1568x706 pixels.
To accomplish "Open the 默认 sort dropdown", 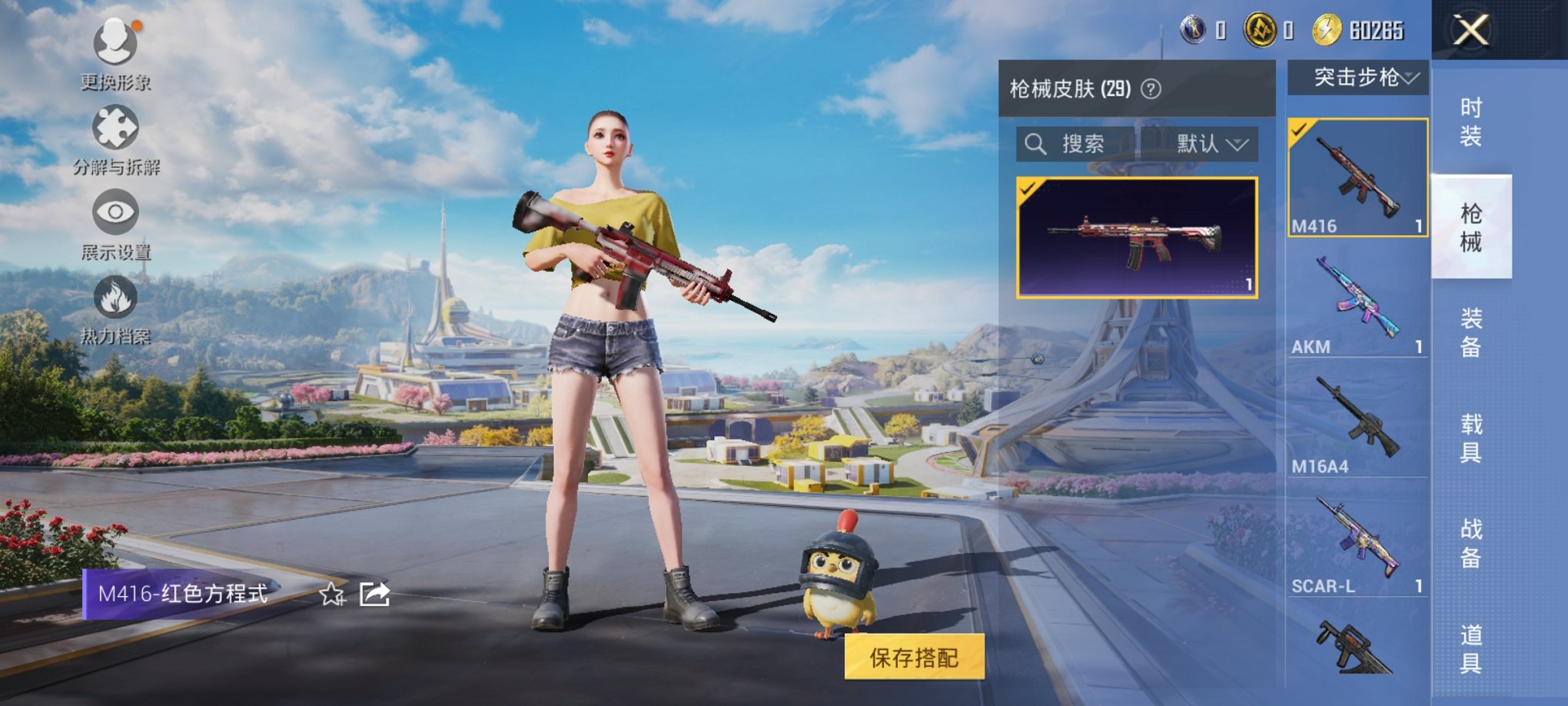I will (1207, 145).
